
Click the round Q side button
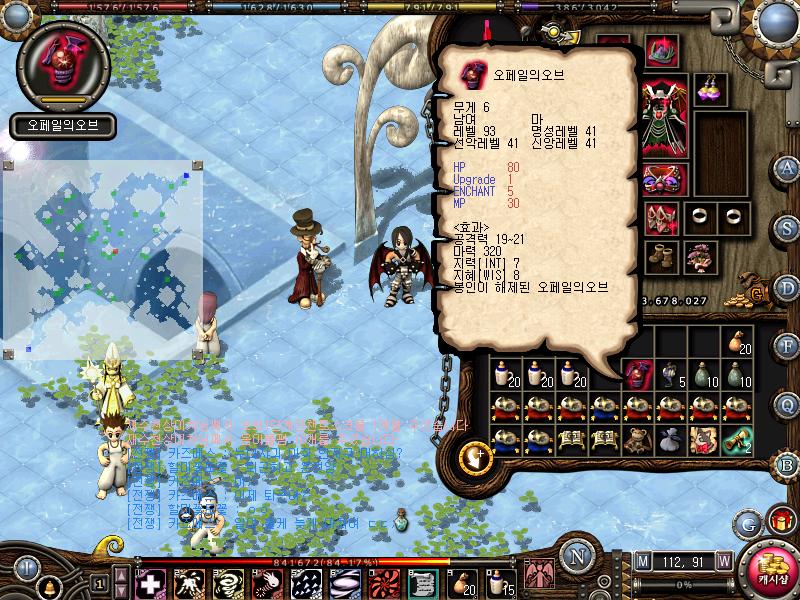pyautogui.click(x=787, y=405)
